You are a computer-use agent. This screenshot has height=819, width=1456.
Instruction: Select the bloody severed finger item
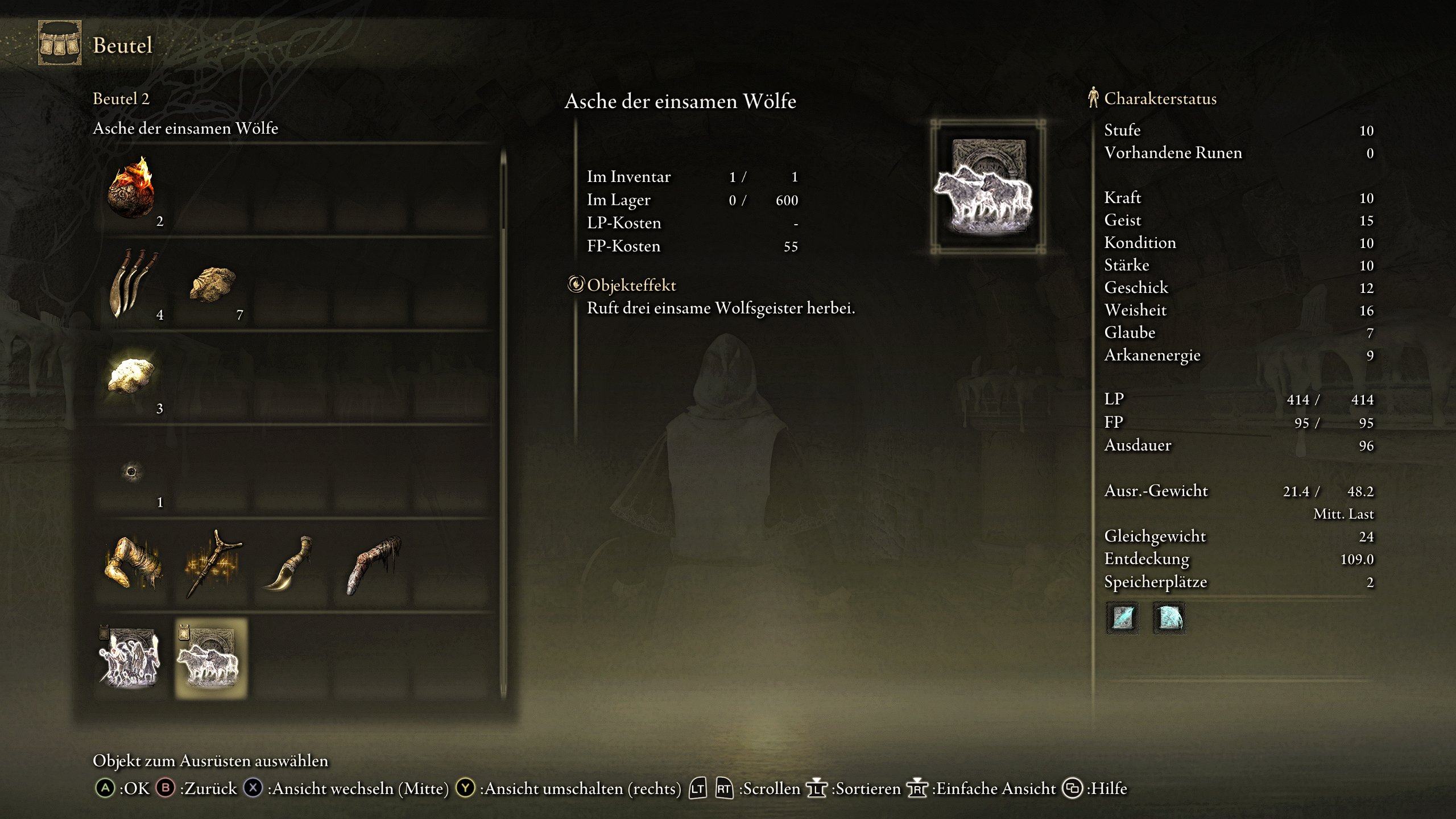pos(373,564)
